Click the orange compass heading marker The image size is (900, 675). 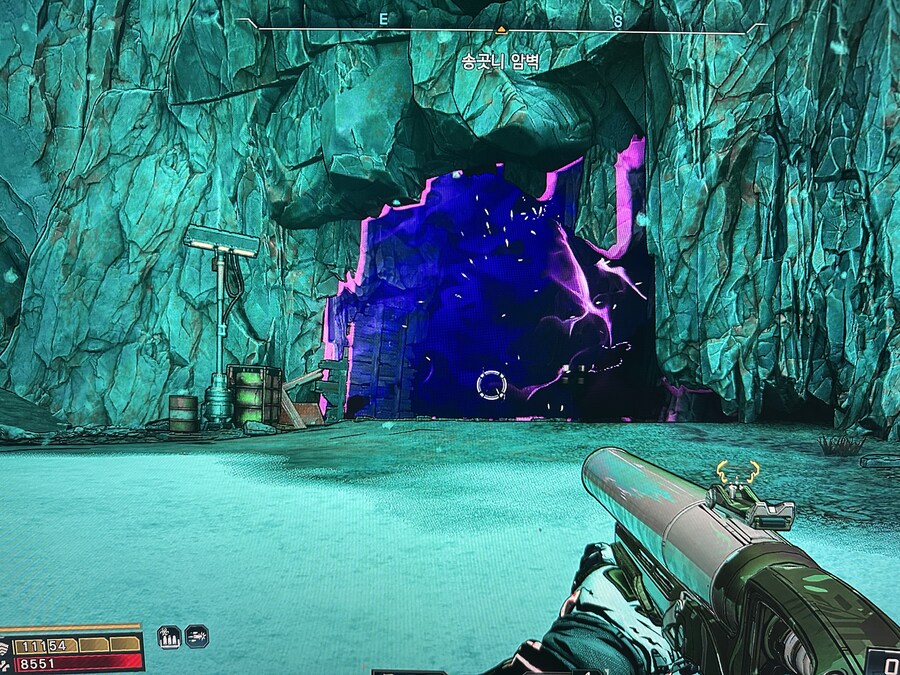pos(501,30)
